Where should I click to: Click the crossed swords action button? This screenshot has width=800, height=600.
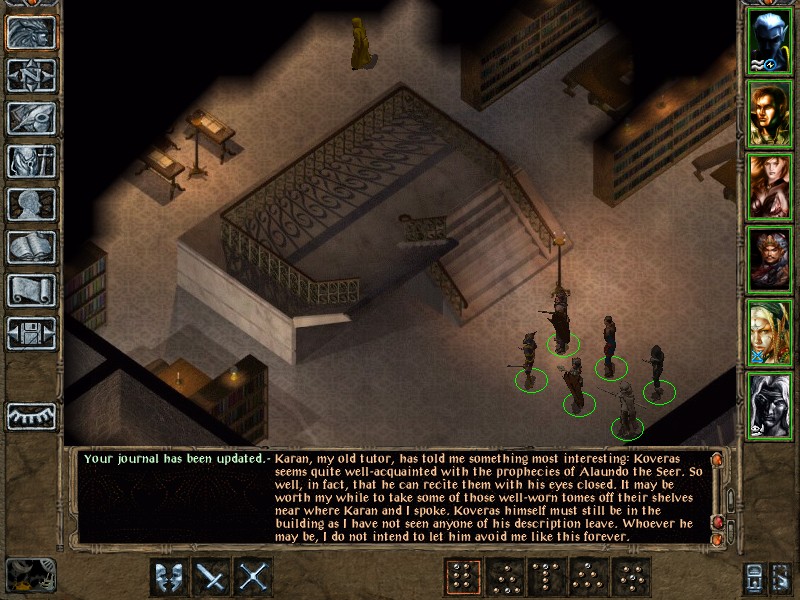click(254, 576)
